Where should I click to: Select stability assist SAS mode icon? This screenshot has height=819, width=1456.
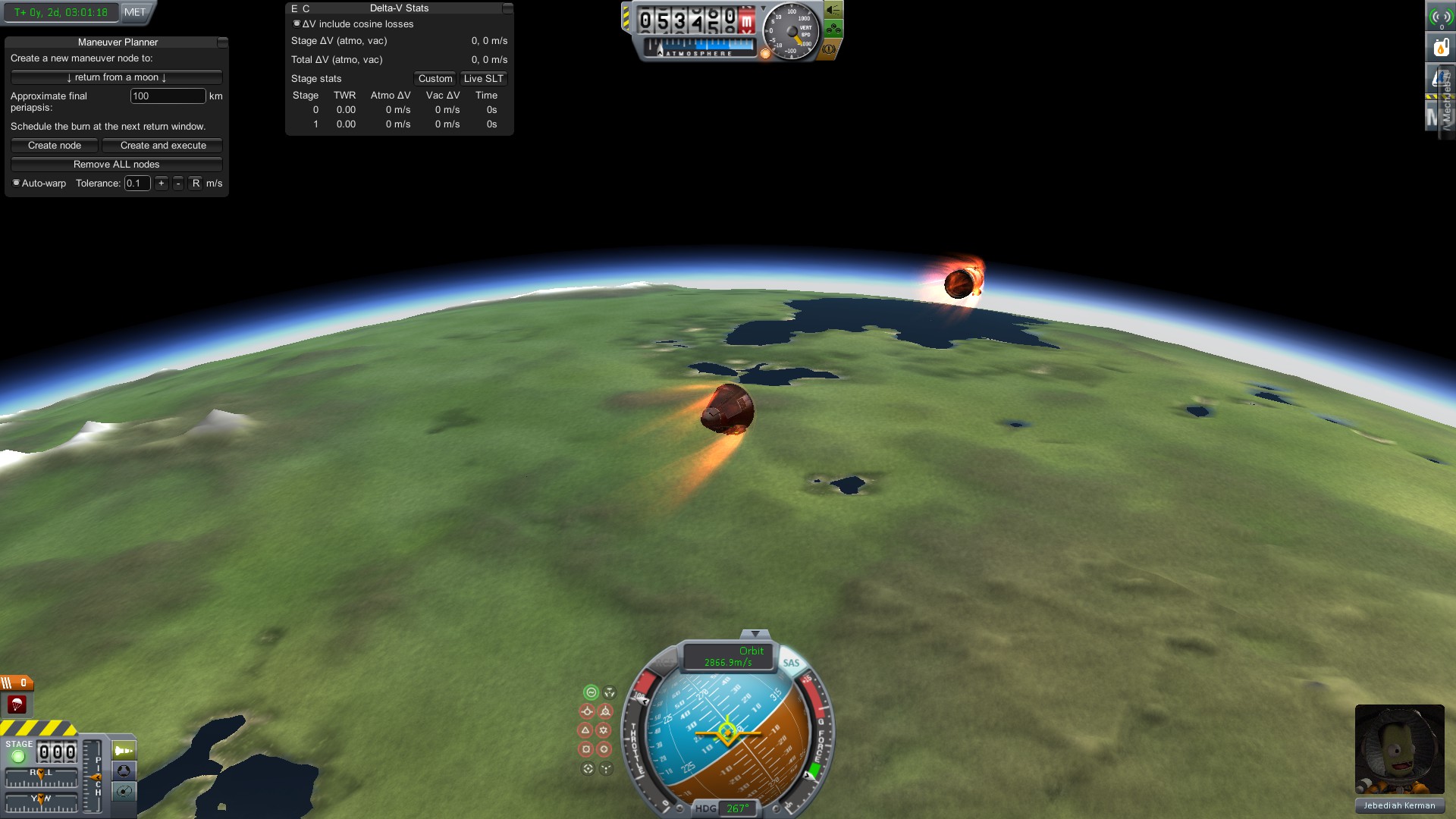(591, 692)
